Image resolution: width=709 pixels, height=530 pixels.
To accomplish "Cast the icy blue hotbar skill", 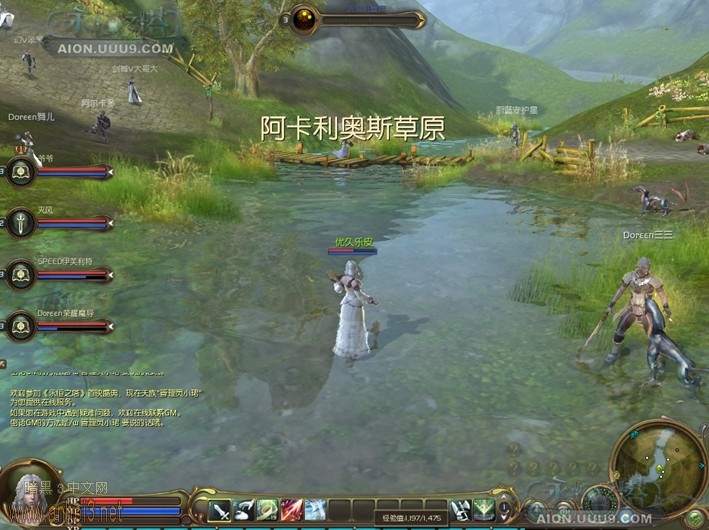I will pyautogui.click(x=315, y=509).
